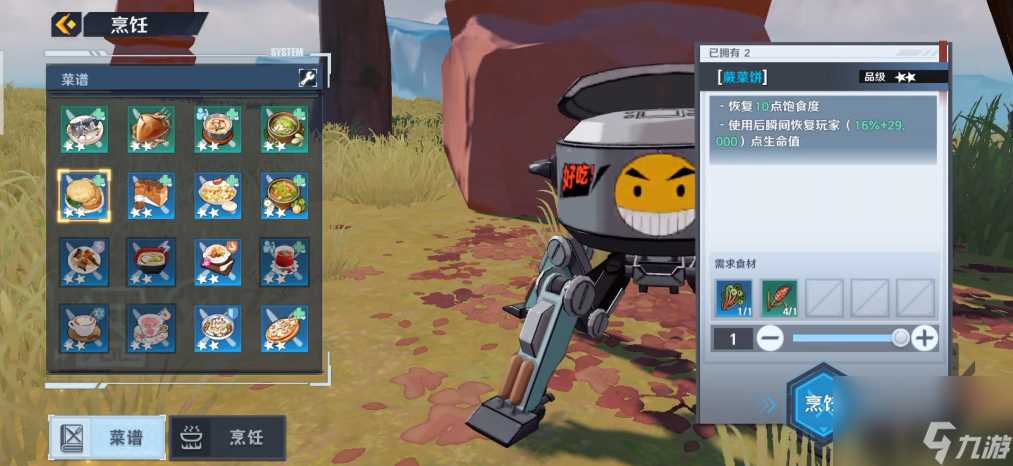Select the green vegetable soup pot recipe
Screen dimensions: 1013x466
[284, 129]
